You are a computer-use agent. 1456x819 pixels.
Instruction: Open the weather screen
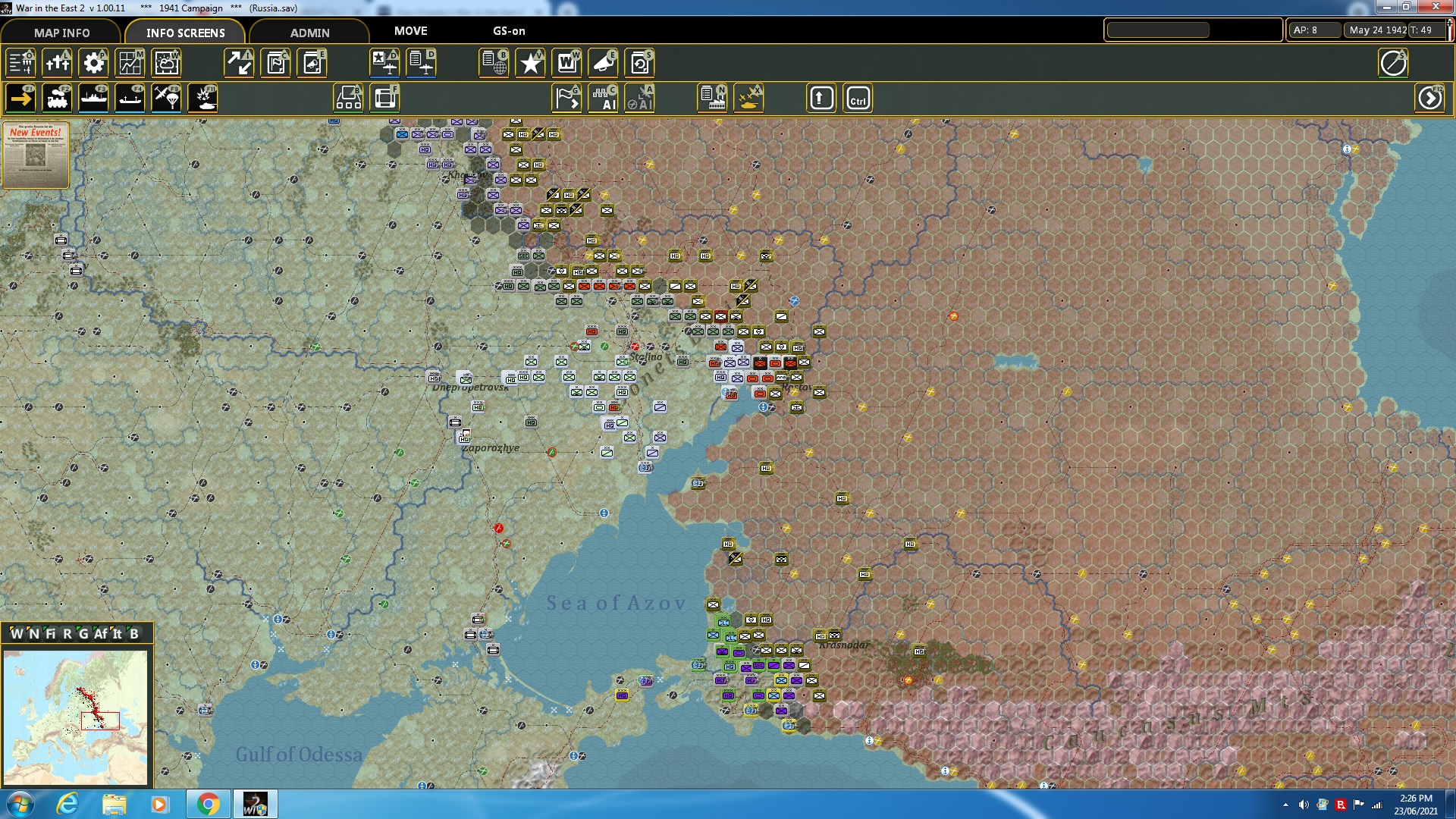click(166, 63)
